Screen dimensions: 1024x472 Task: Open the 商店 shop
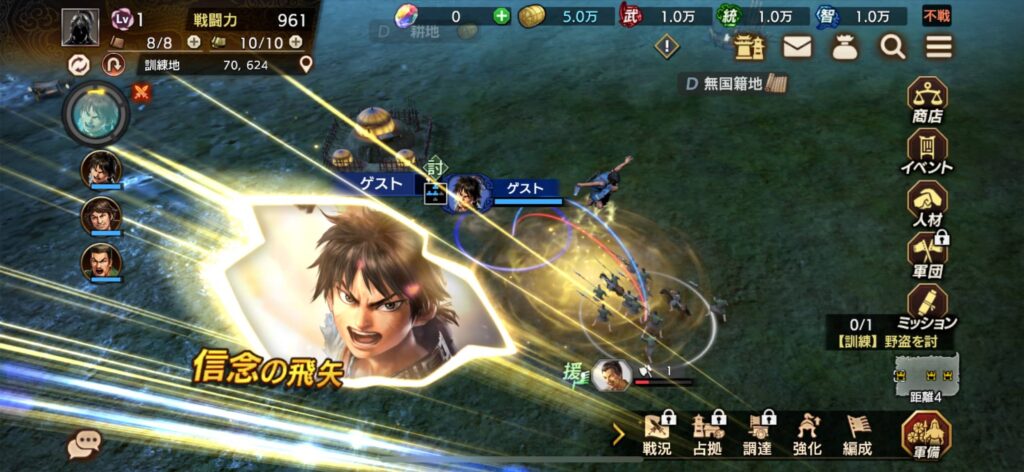(x=926, y=100)
